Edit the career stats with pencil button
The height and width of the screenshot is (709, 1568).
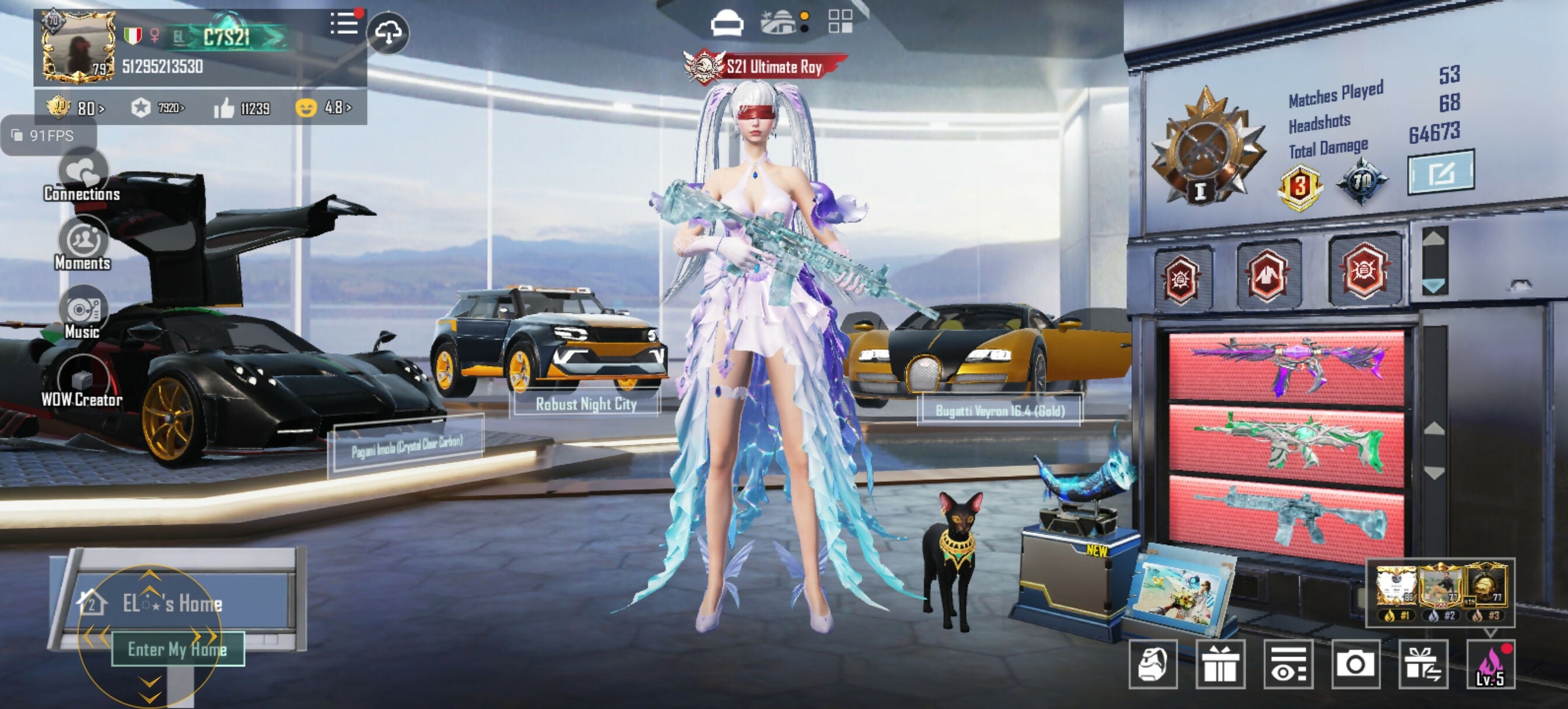coord(1440,173)
